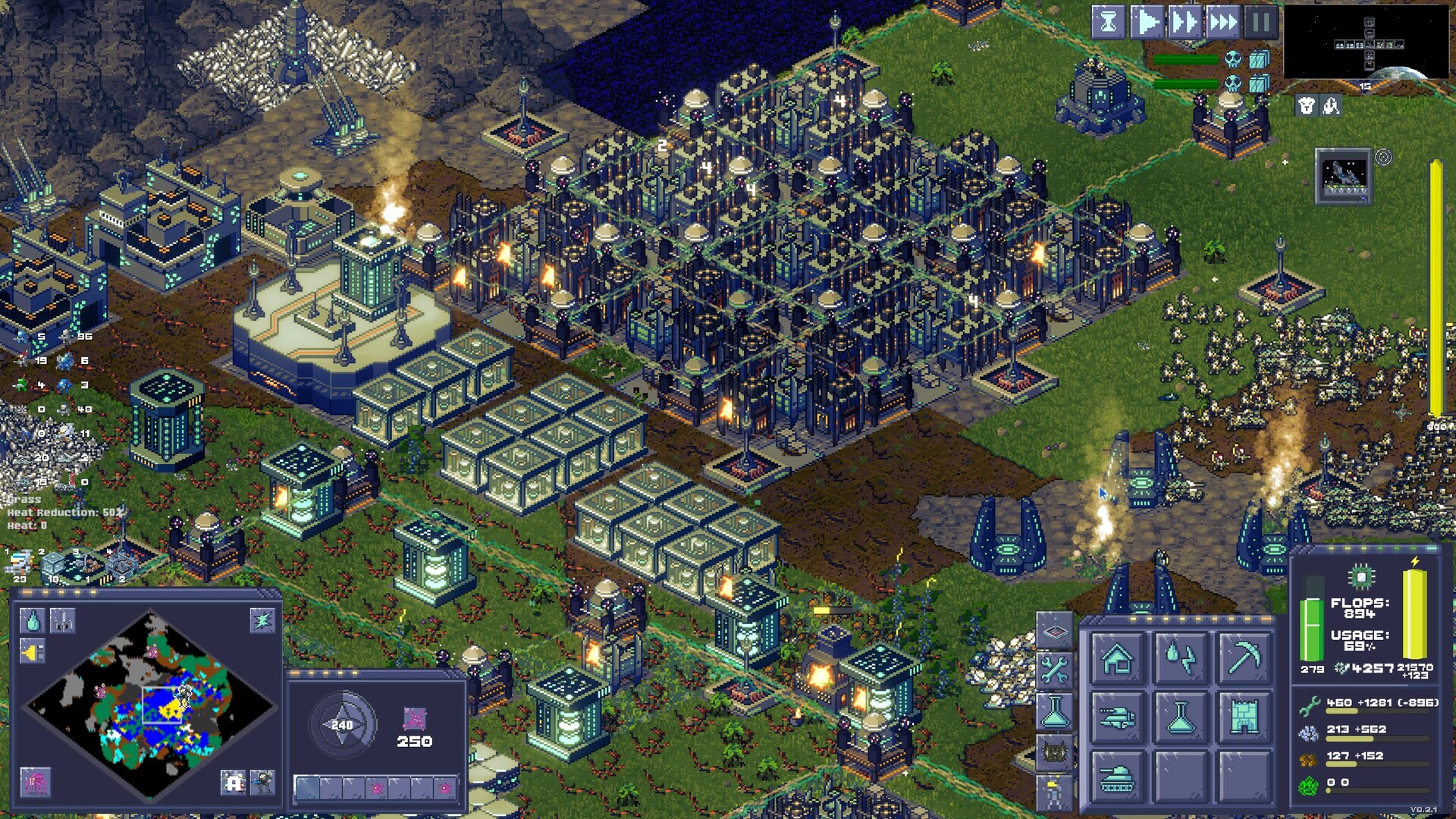The height and width of the screenshot is (819, 1456).
Task: Open the house buildings category
Action: tap(1116, 657)
